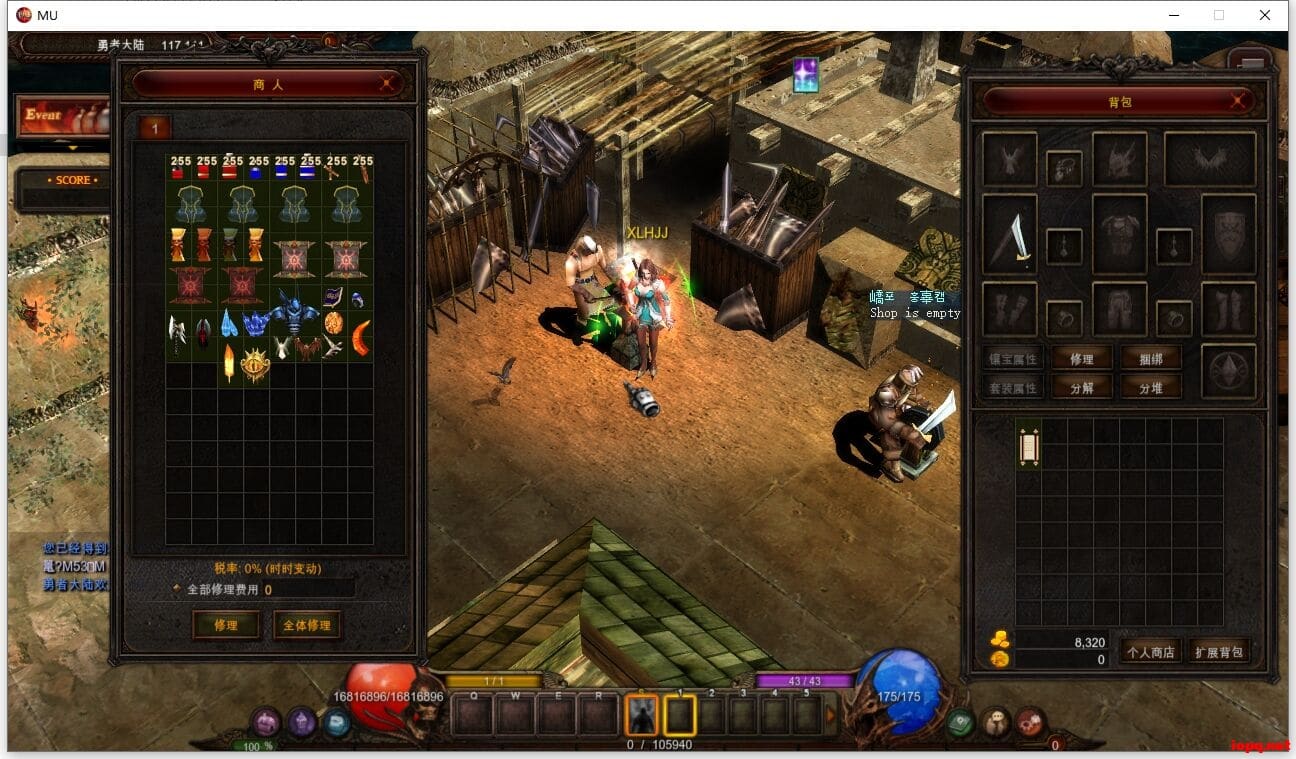Click the 修理 repair button in the merchant window
This screenshot has height=759, width=1296.
click(x=227, y=626)
